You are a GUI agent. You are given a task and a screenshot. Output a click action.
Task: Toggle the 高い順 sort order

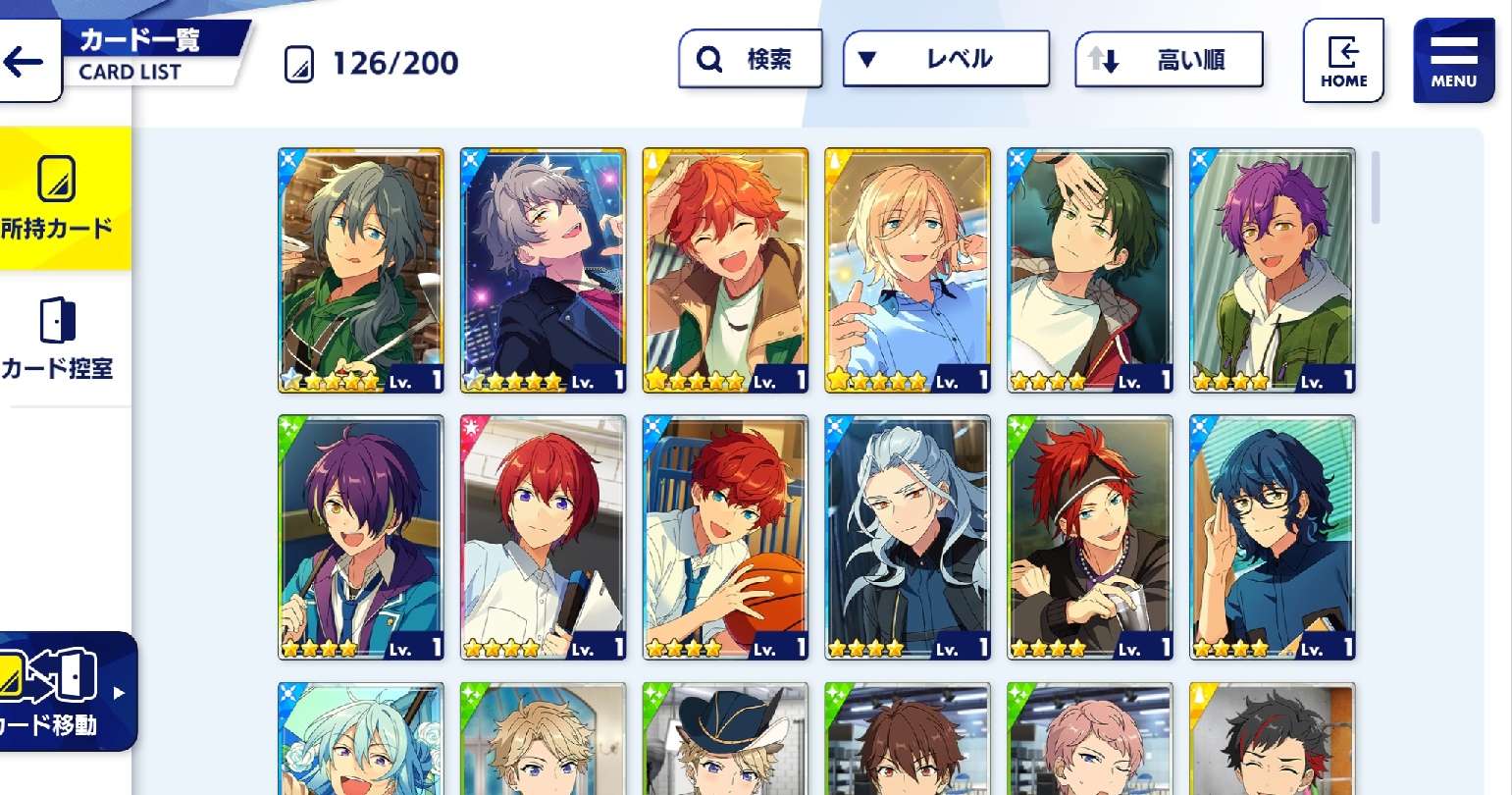click(x=1169, y=61)
